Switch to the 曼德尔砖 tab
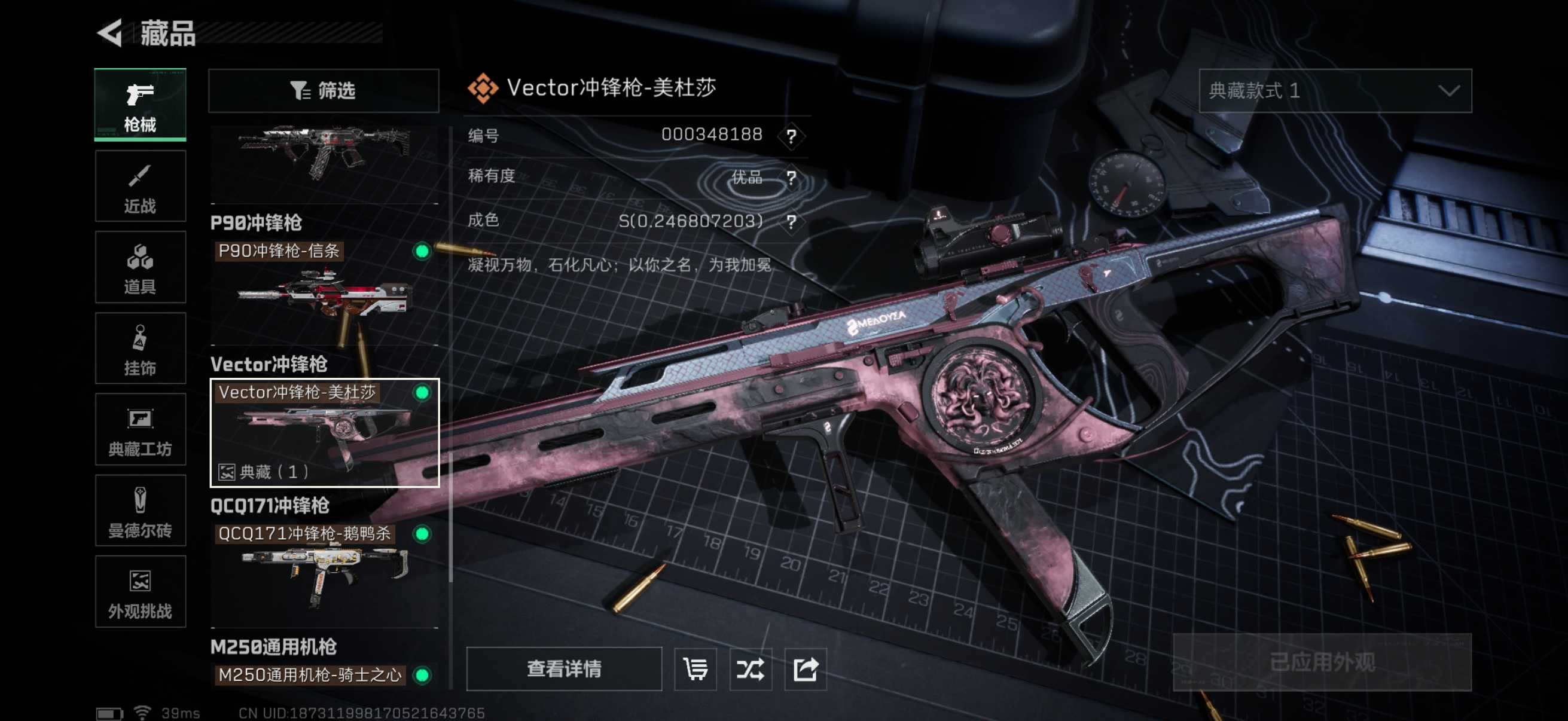This screenshot has width=1568, height=721. point(140,511)
